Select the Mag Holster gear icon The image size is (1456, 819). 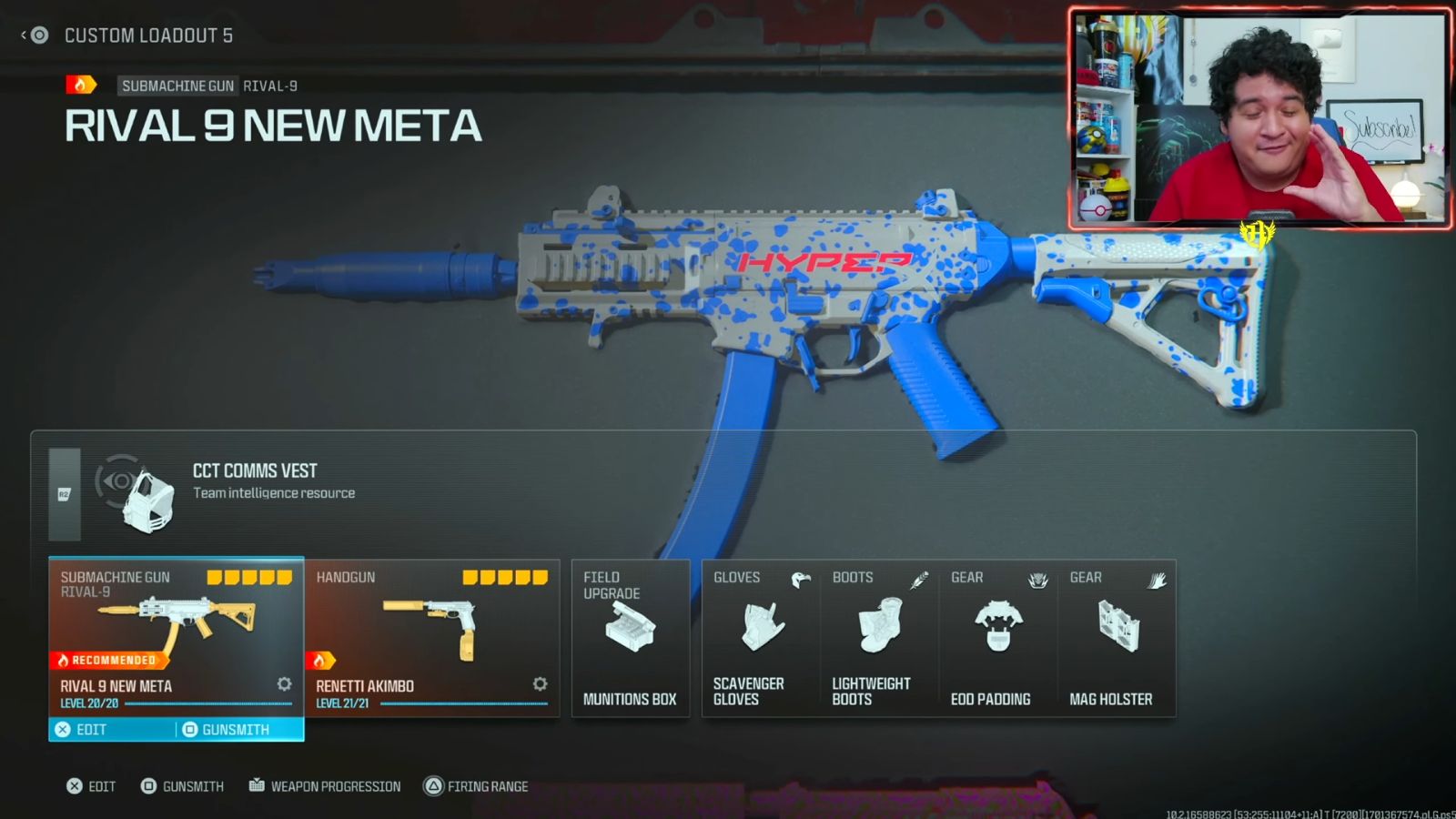(x=1117, y=625)
